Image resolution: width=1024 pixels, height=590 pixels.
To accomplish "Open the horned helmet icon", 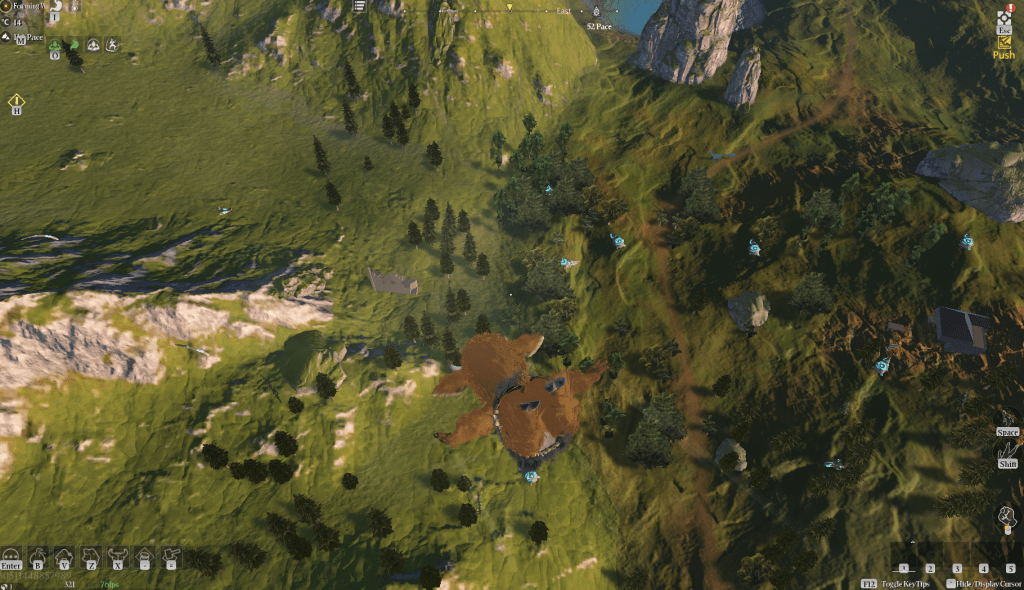I will 118,554.
